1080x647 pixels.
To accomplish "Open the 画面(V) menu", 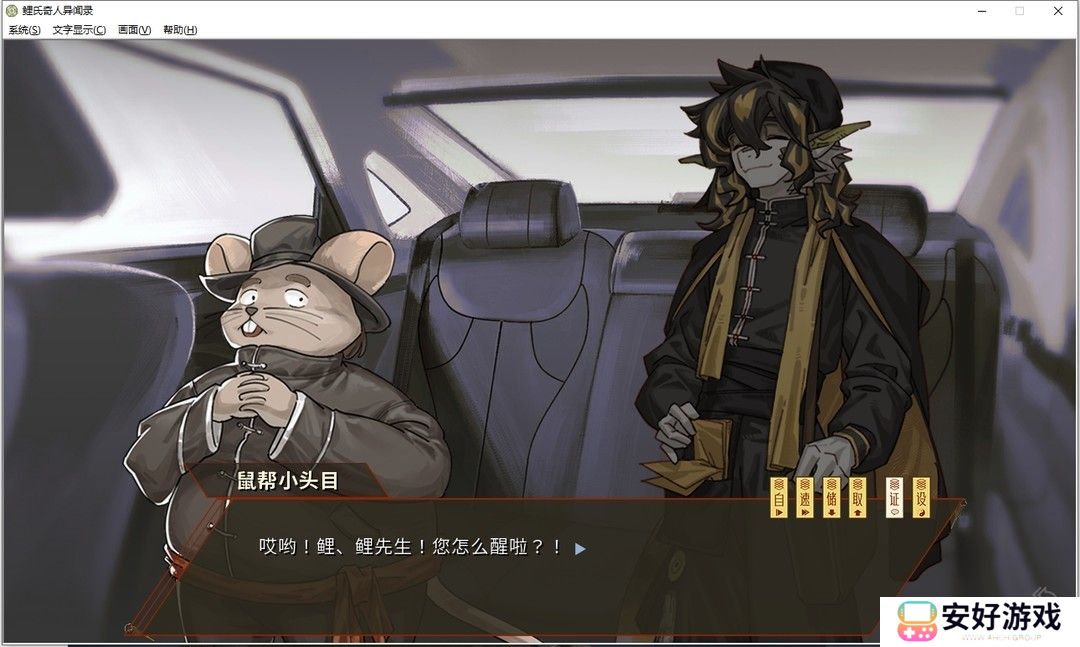I will pos(134,30).
